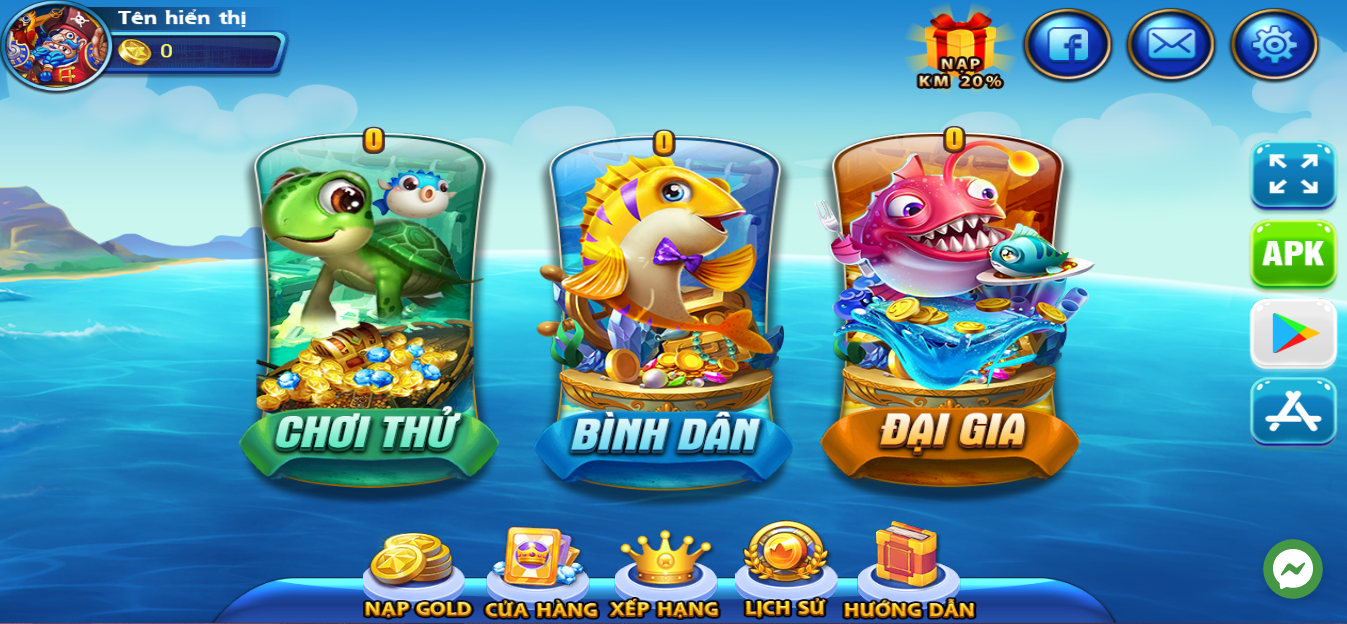The height and width of the screenshot is (624, 1347).
Task: Select the Chơi Thử turtle room
Action: click(369, 310)
